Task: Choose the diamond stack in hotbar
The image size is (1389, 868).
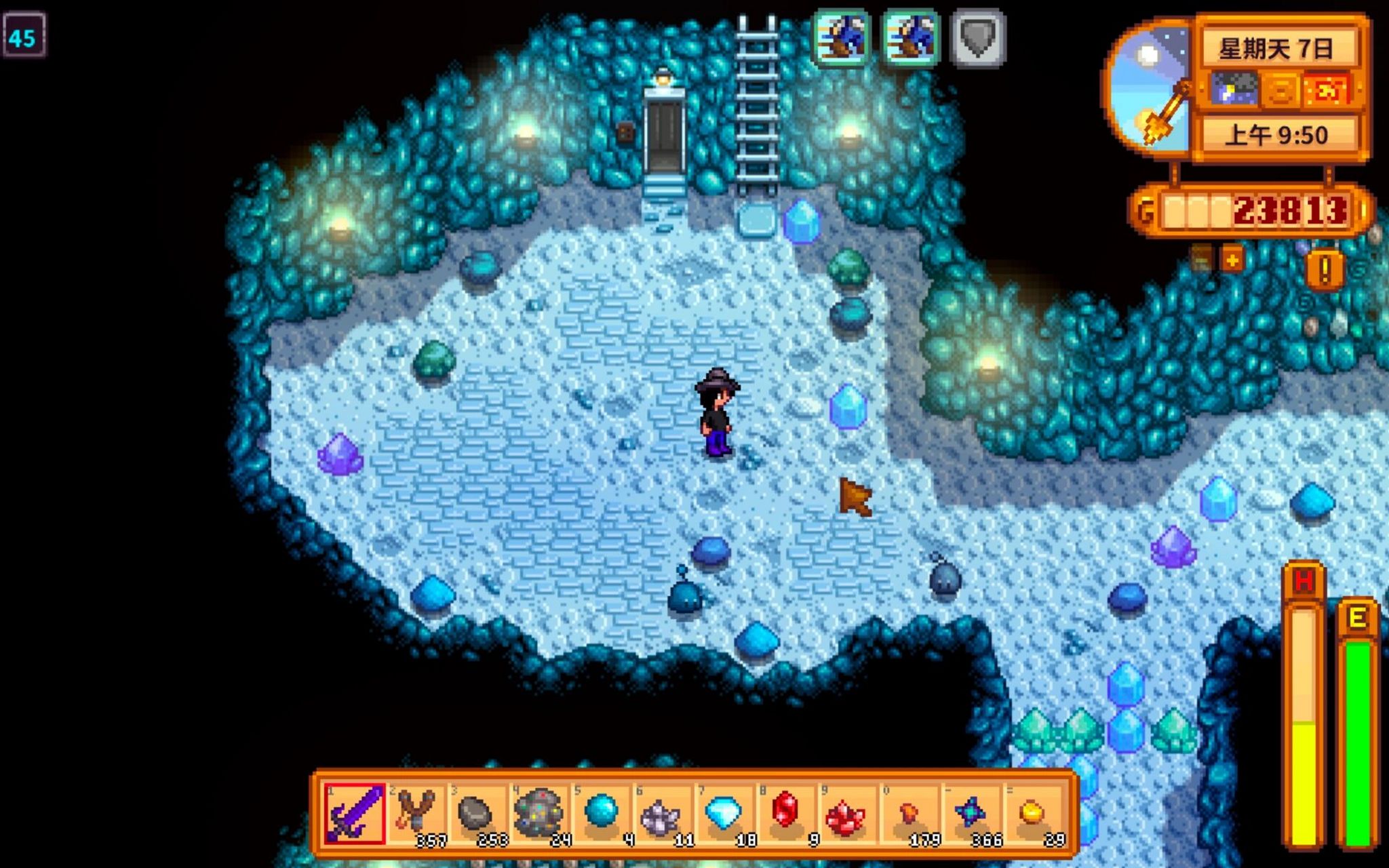Action: coord(724,814)
